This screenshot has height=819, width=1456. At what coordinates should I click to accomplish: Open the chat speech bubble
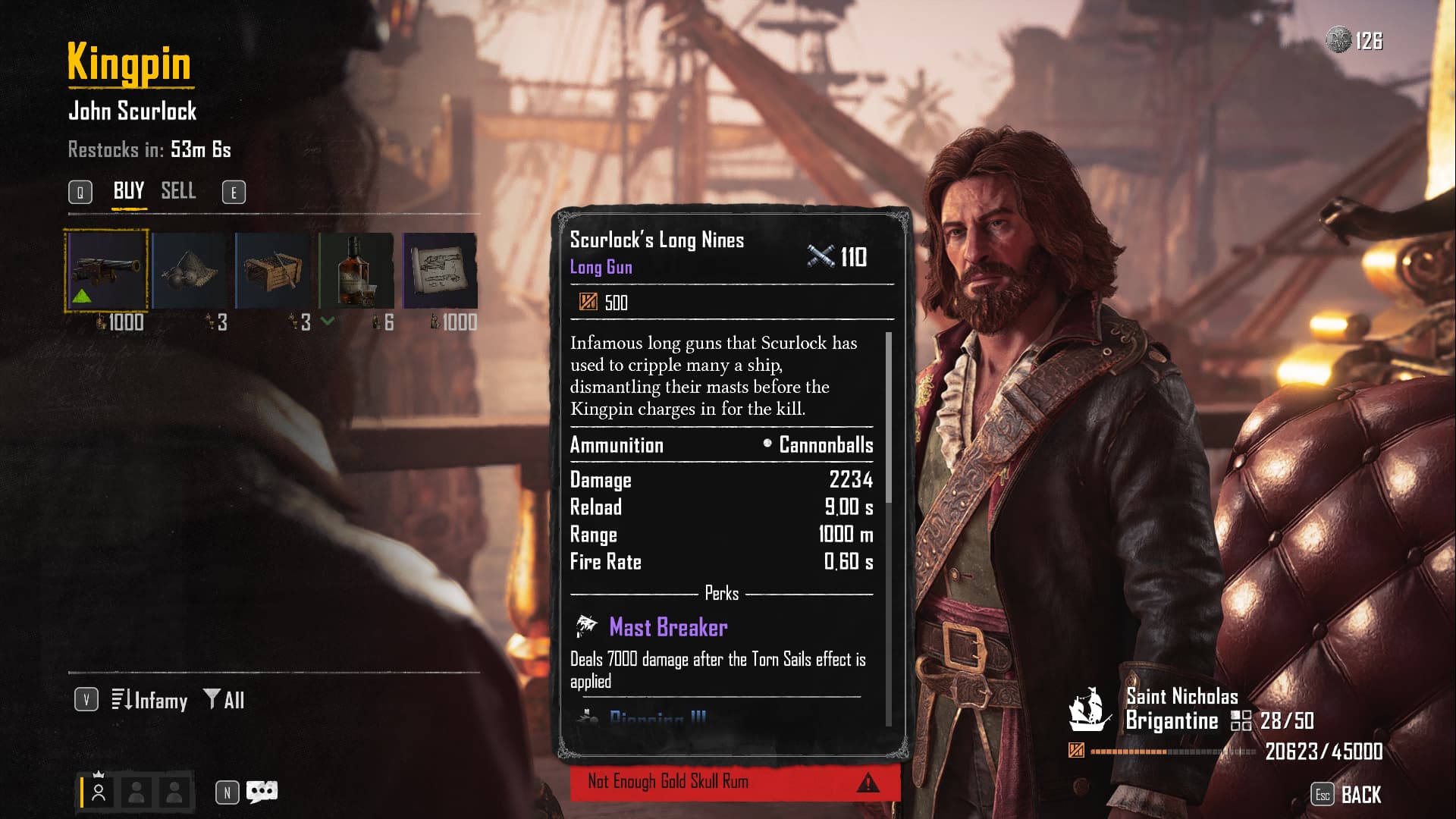262,792
